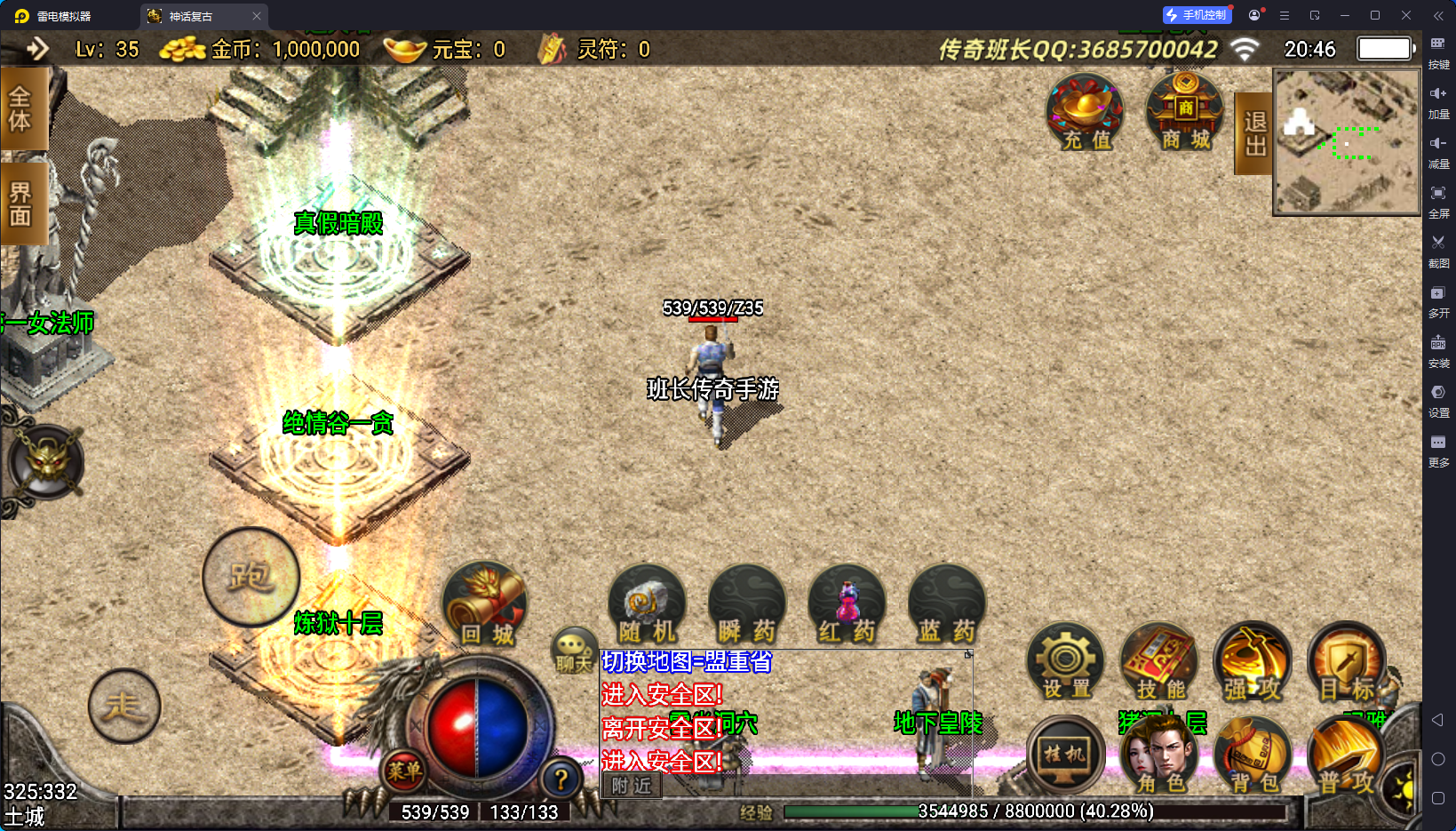The image size is (1456, 831).
Task: Use the 回城 return-to-town scroll
Action: pos(485,605)
